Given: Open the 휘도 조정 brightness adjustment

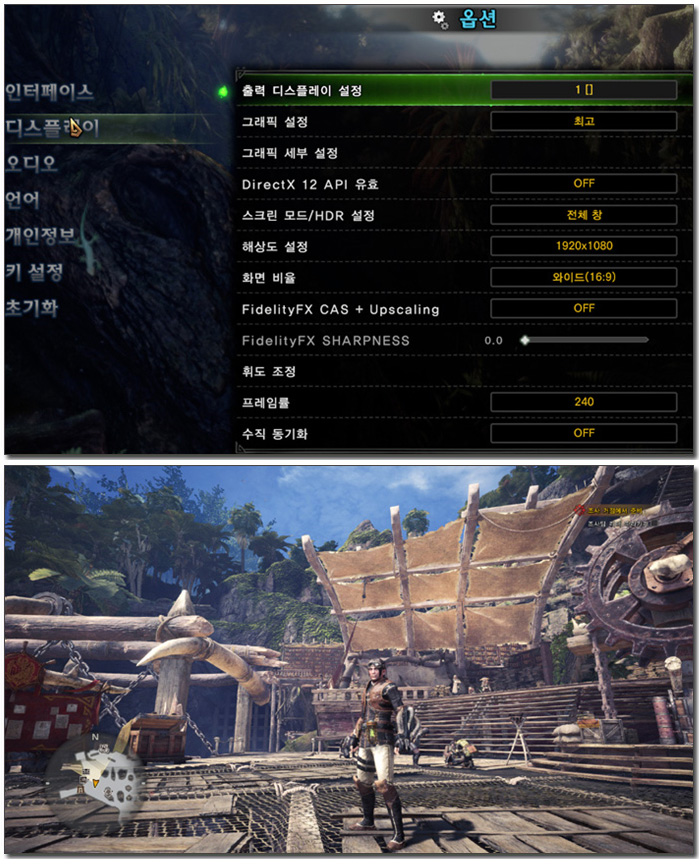Looking at the screenshot, I should 269,371.
